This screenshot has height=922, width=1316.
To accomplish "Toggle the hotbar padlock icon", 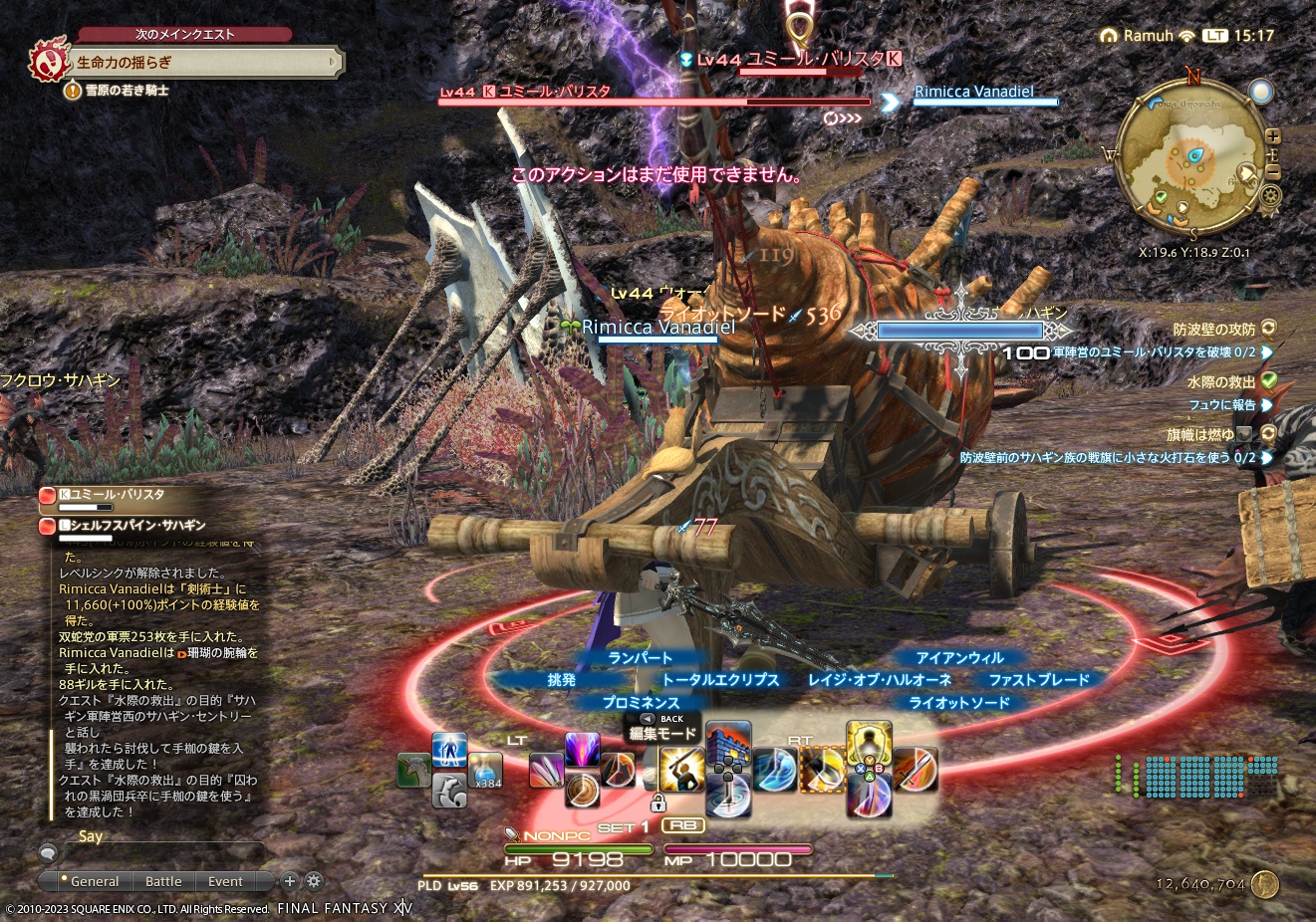I will click(x=658, y=805).
